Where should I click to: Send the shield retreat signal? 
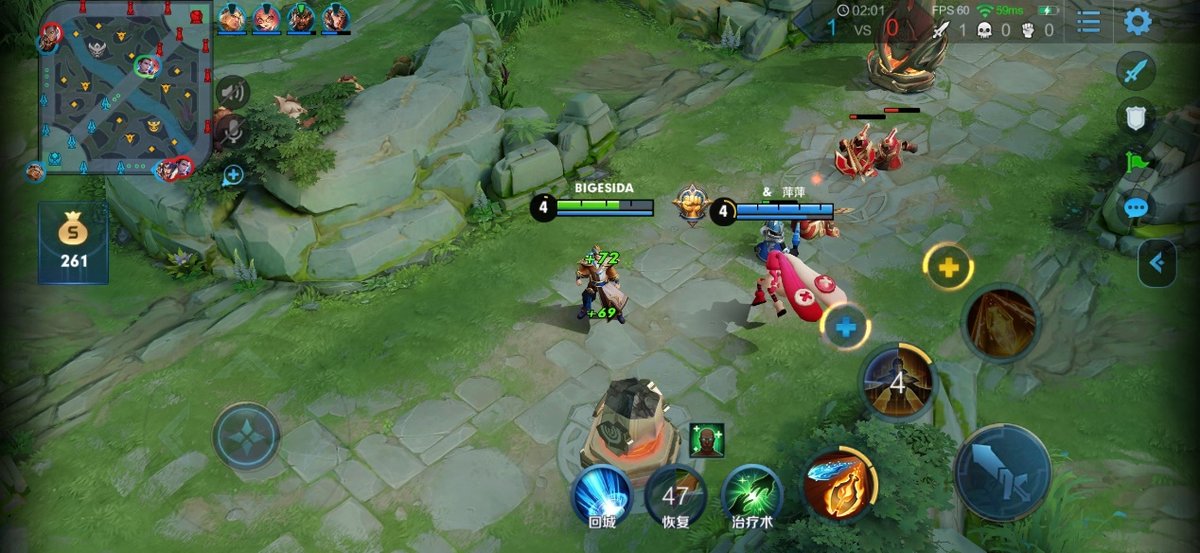[1135, 118]
